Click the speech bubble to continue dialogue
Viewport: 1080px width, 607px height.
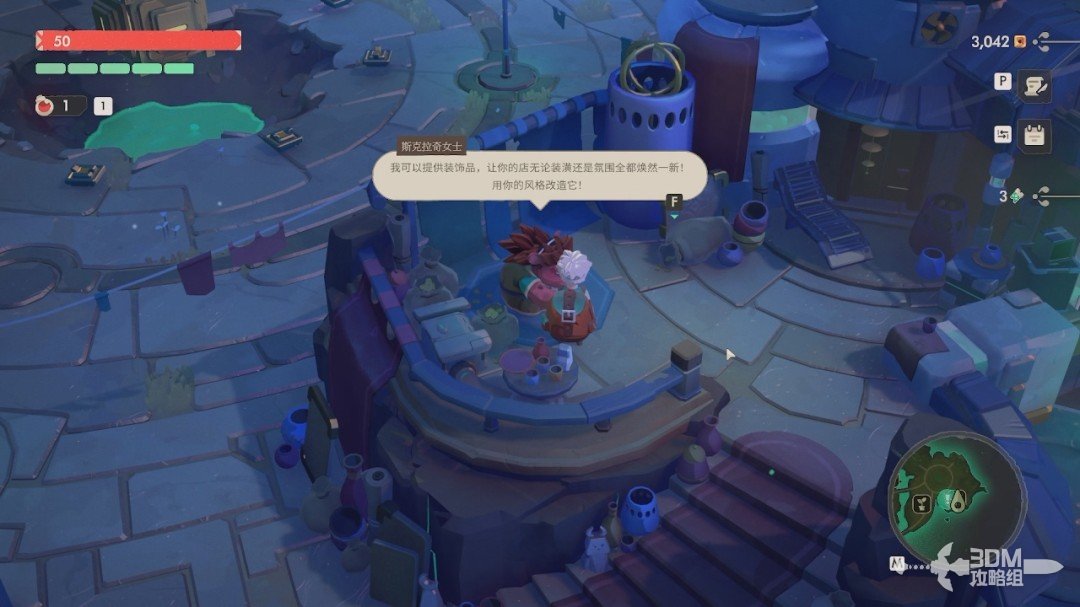click(540, 176)
